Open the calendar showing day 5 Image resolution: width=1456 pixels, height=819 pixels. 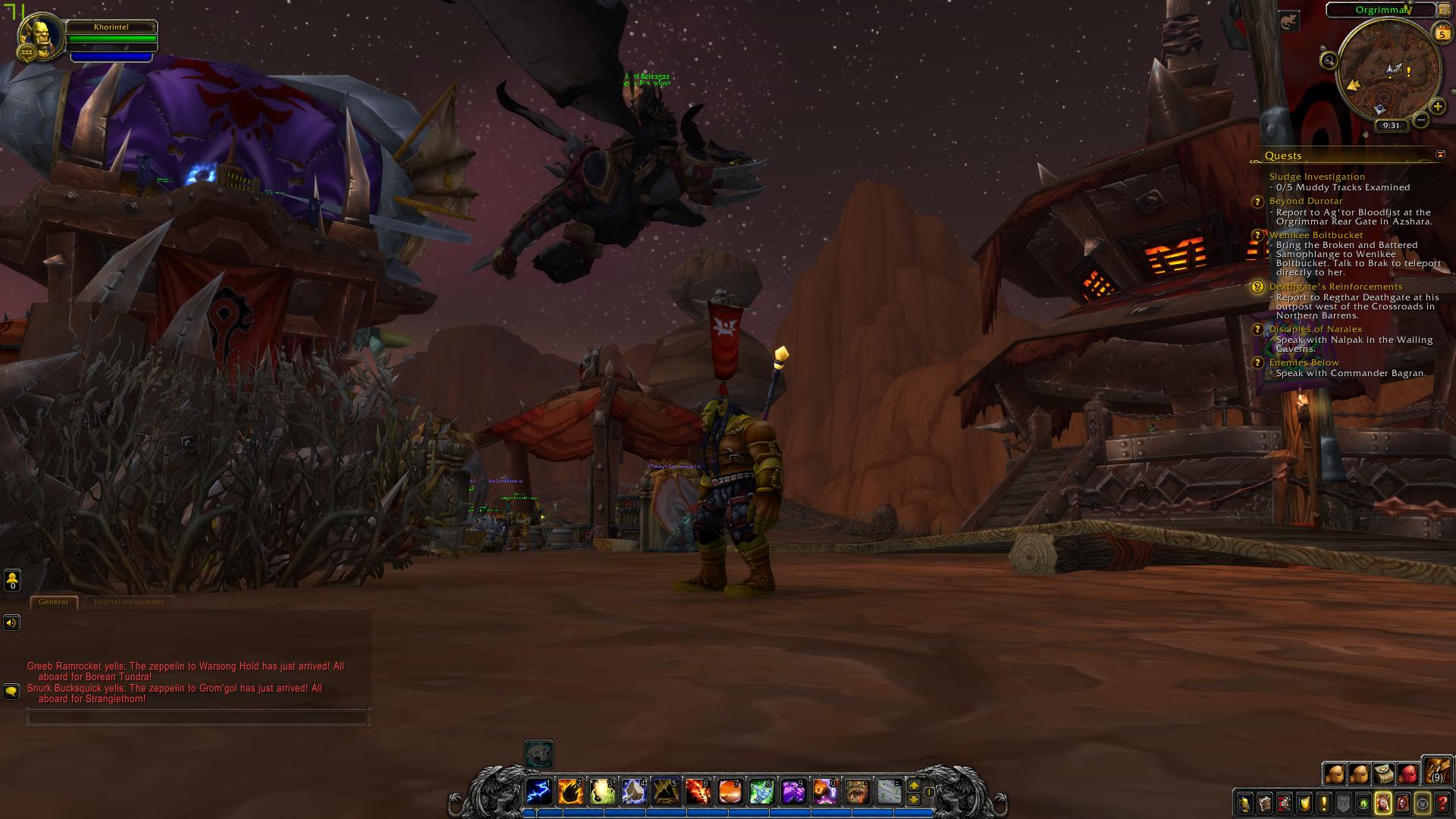coord(1442,33)
